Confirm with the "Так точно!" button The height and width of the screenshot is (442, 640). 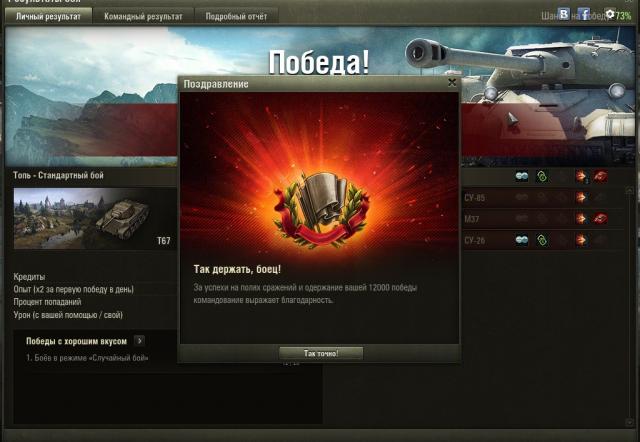click(x=321, y=353)
